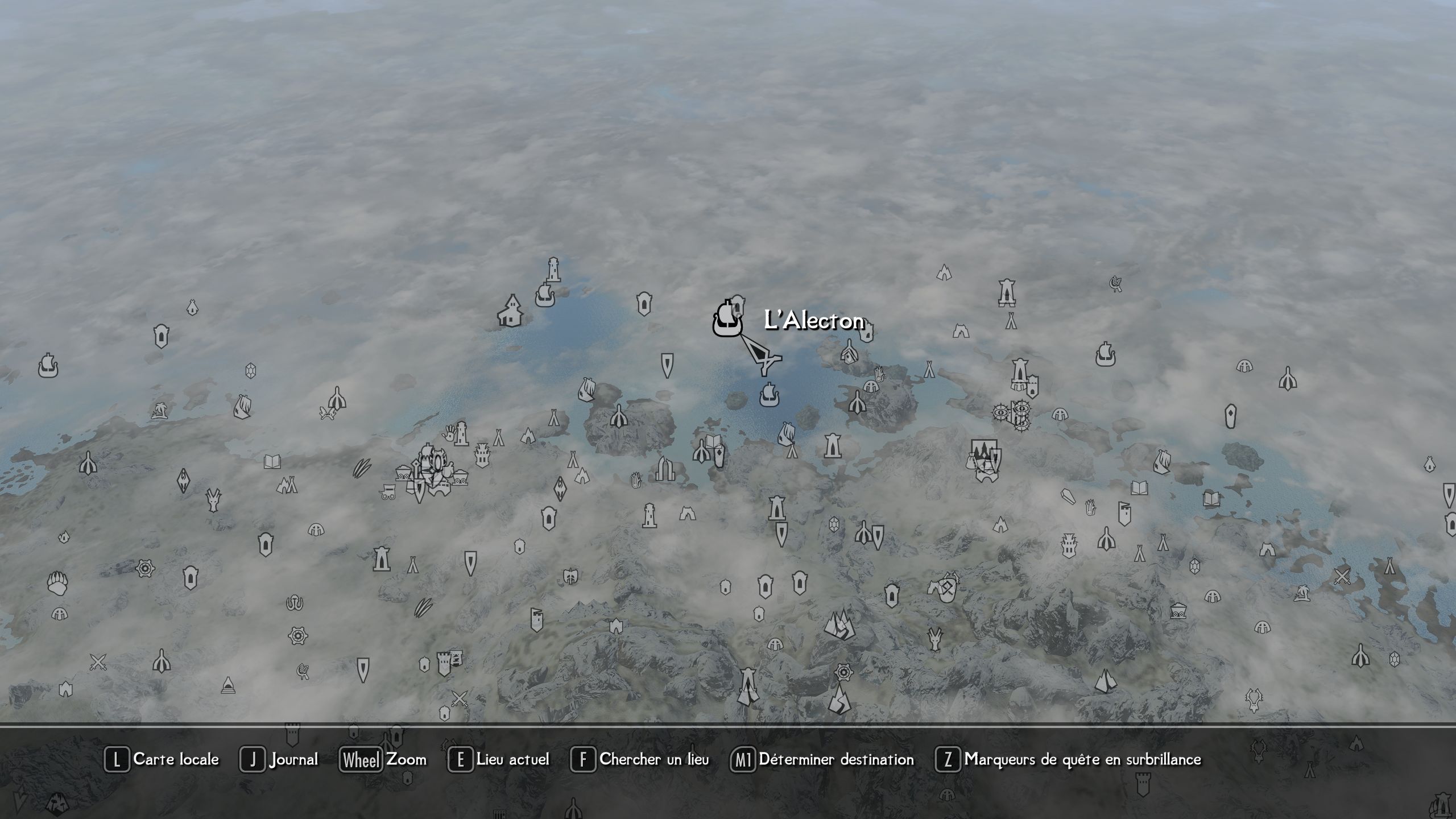Select the large house map marker
Image resolution: width=1456 pixels, height=819 pixels.
point(511,311)
